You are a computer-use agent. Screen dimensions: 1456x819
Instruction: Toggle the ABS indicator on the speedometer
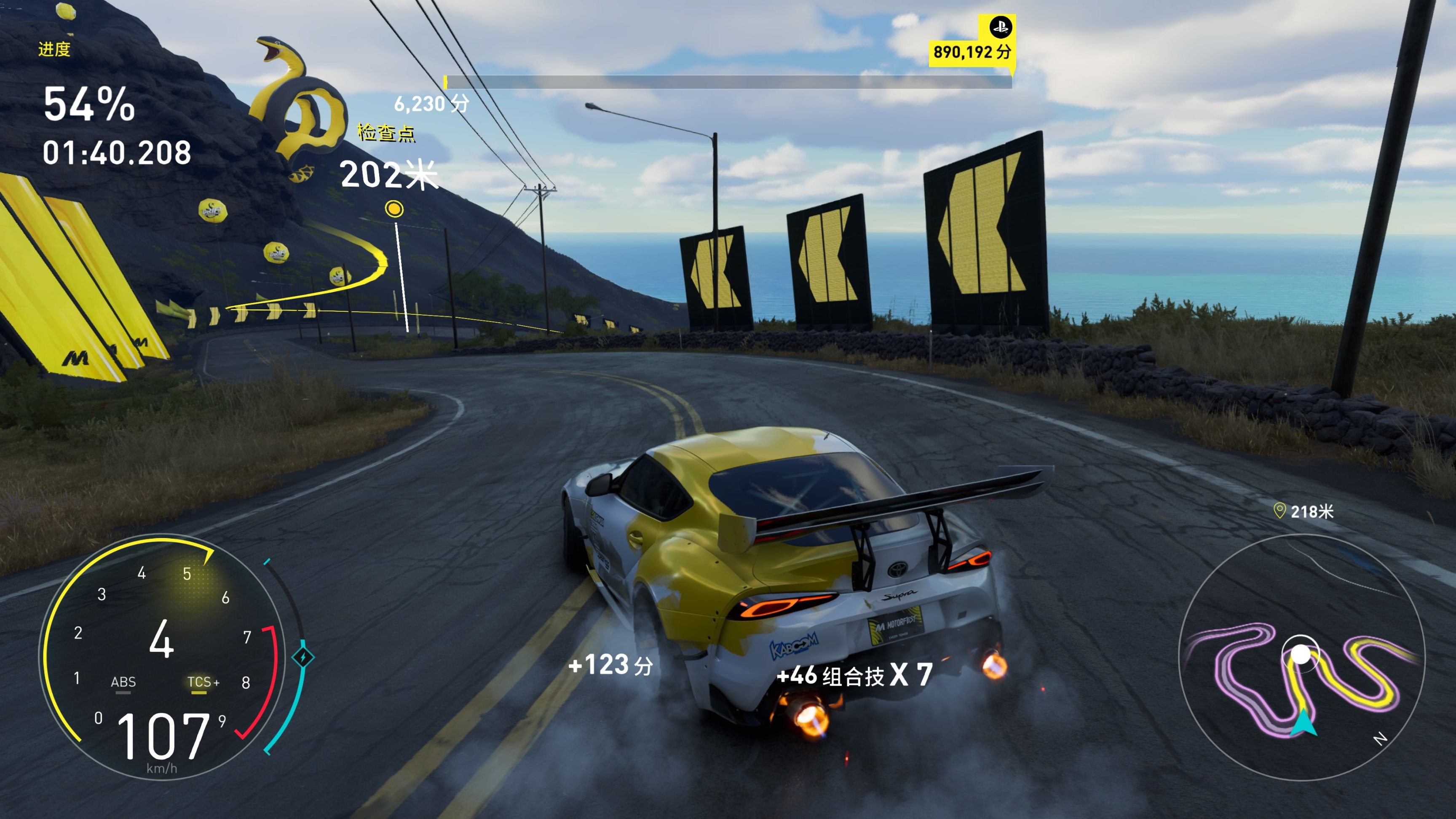coord(123,683)
